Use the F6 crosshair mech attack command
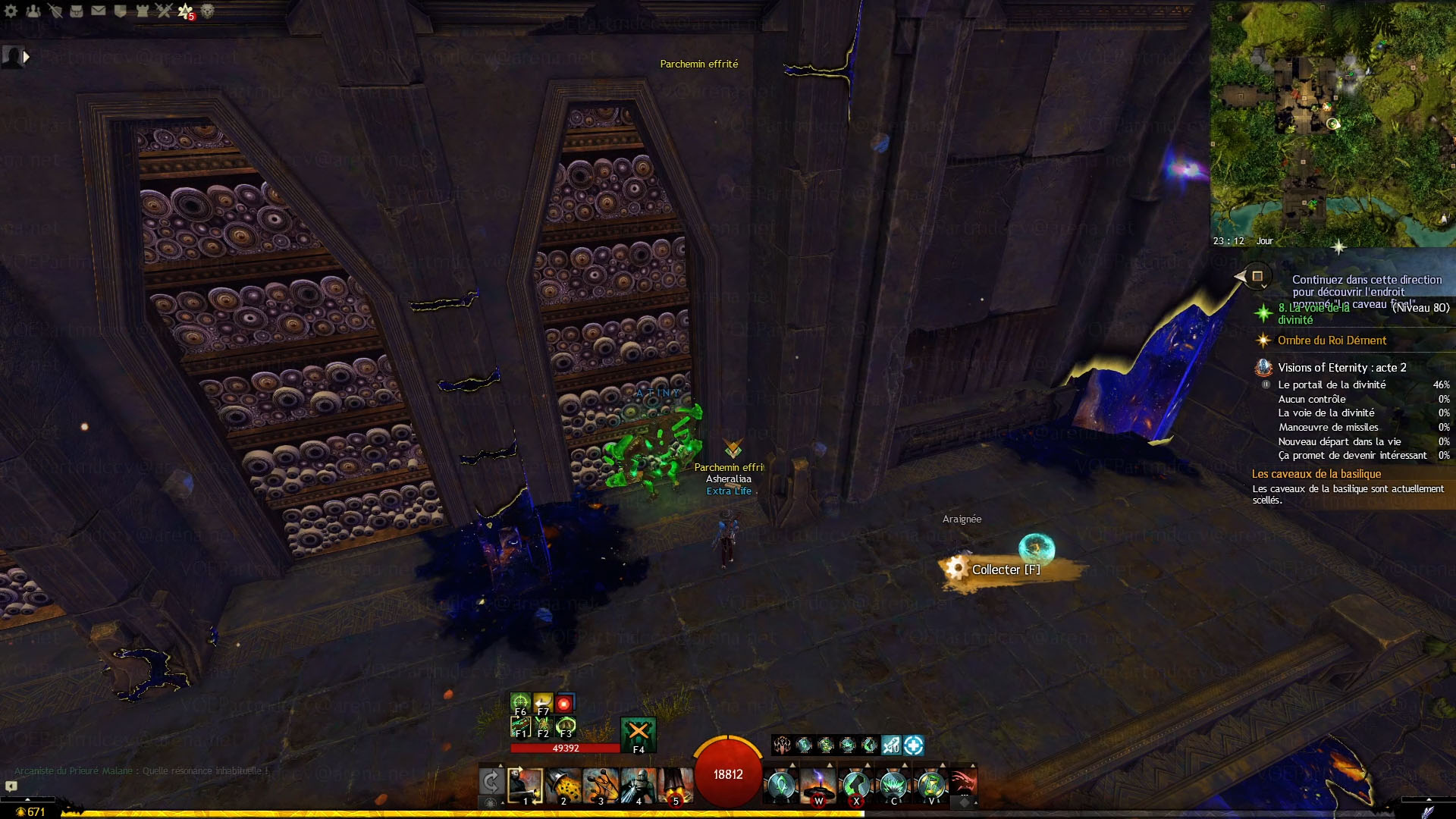Viewport: 1456px width, 819px height. point(520,703)
